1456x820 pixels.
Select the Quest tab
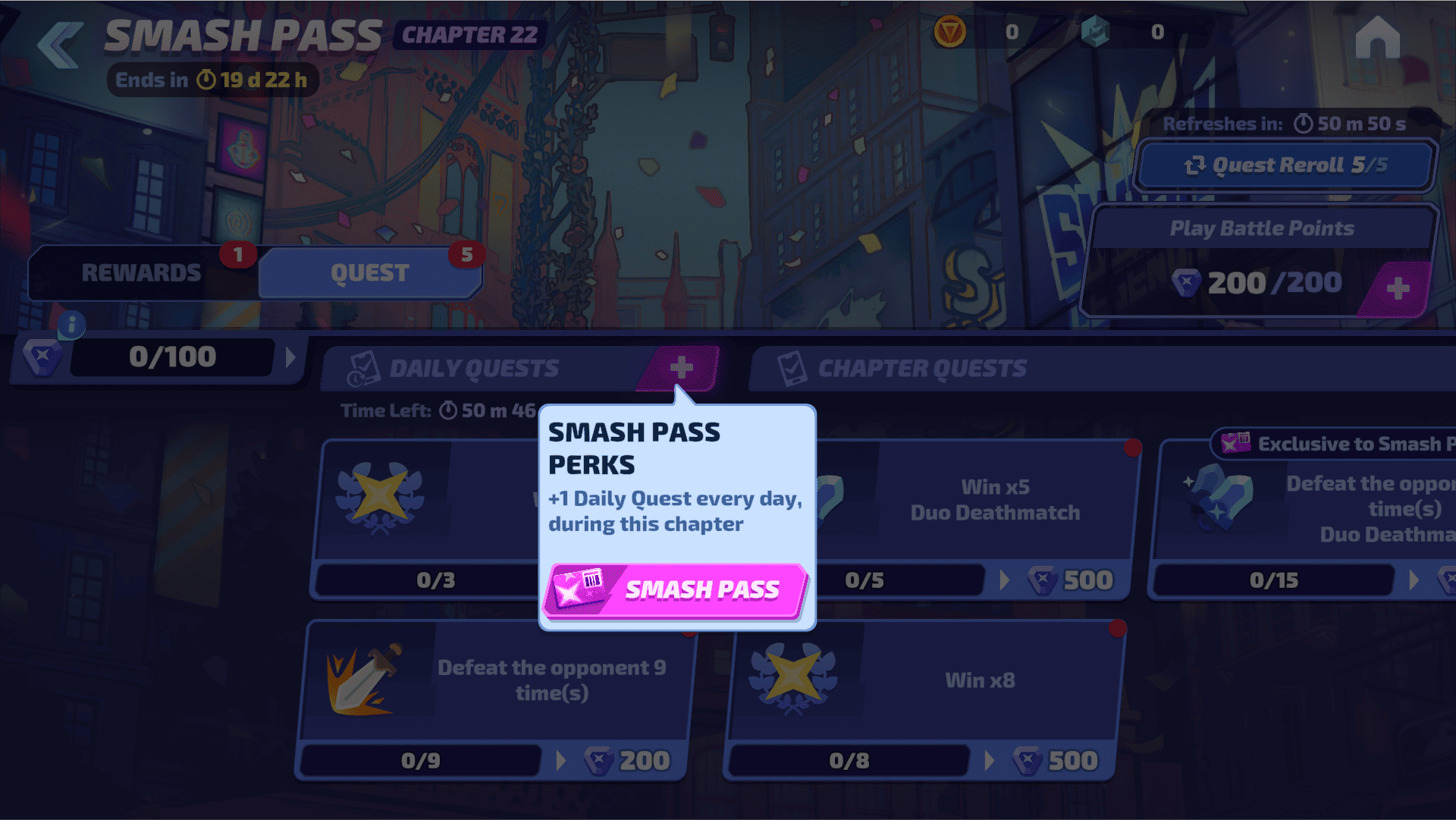[370, 273]
